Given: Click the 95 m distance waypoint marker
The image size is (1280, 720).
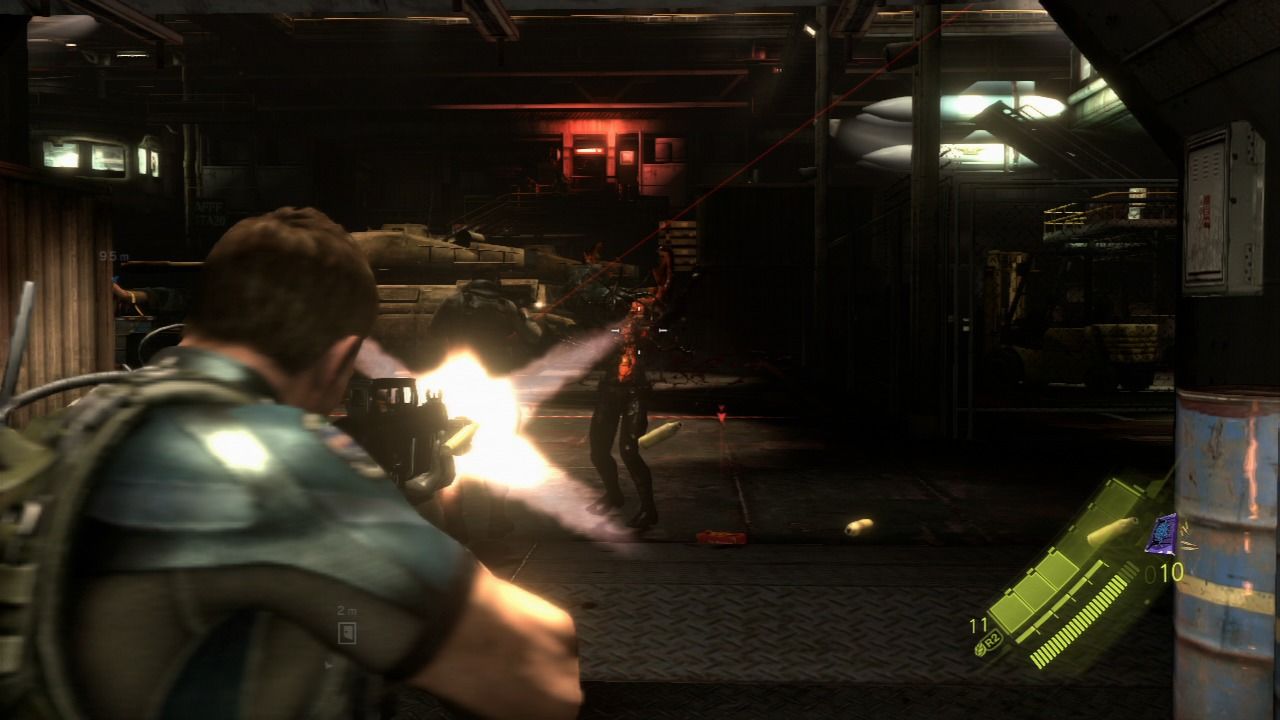Looking at the screenshot, I should click(x=114, y=256).
